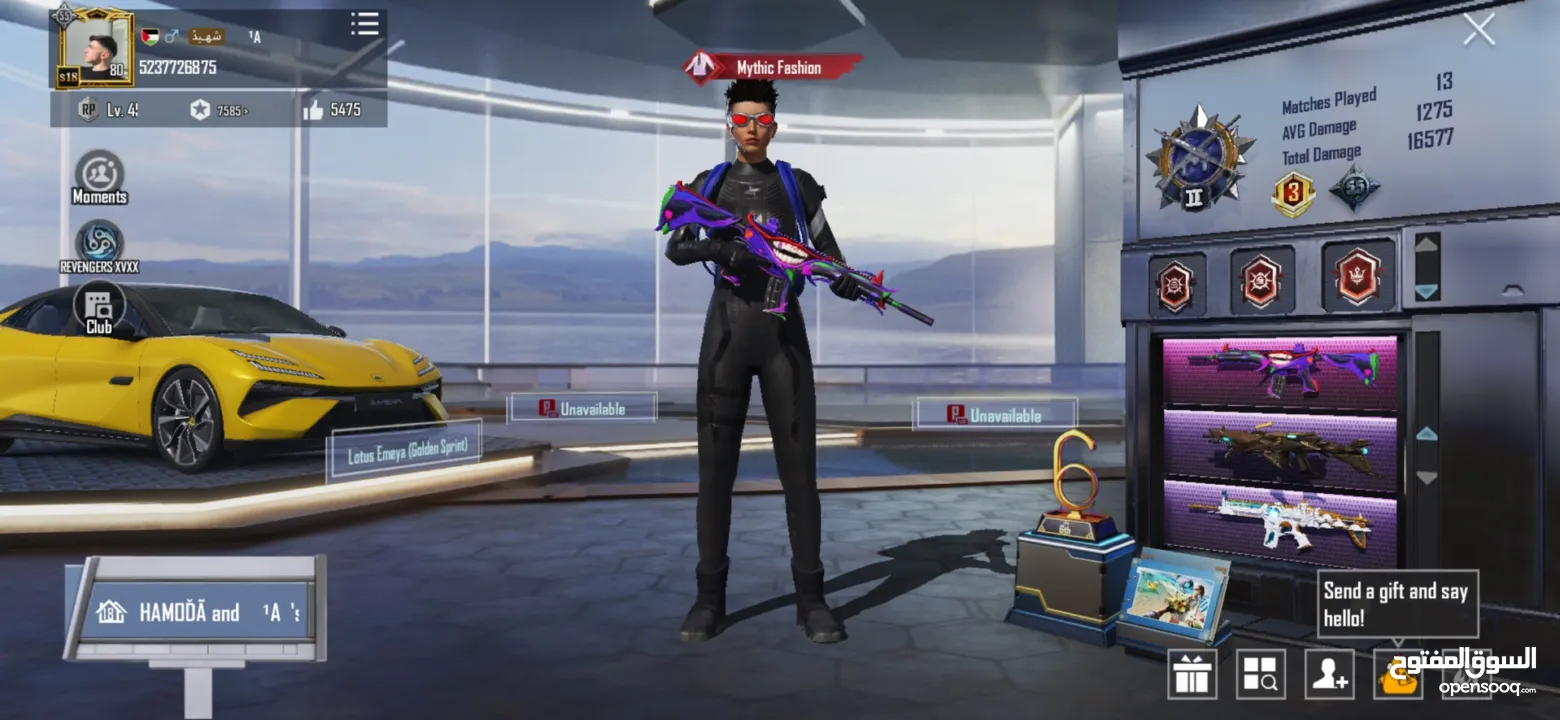This screenshot has width=1560, height=720.
Task: Open the Club page
Action: coord(99,308)
